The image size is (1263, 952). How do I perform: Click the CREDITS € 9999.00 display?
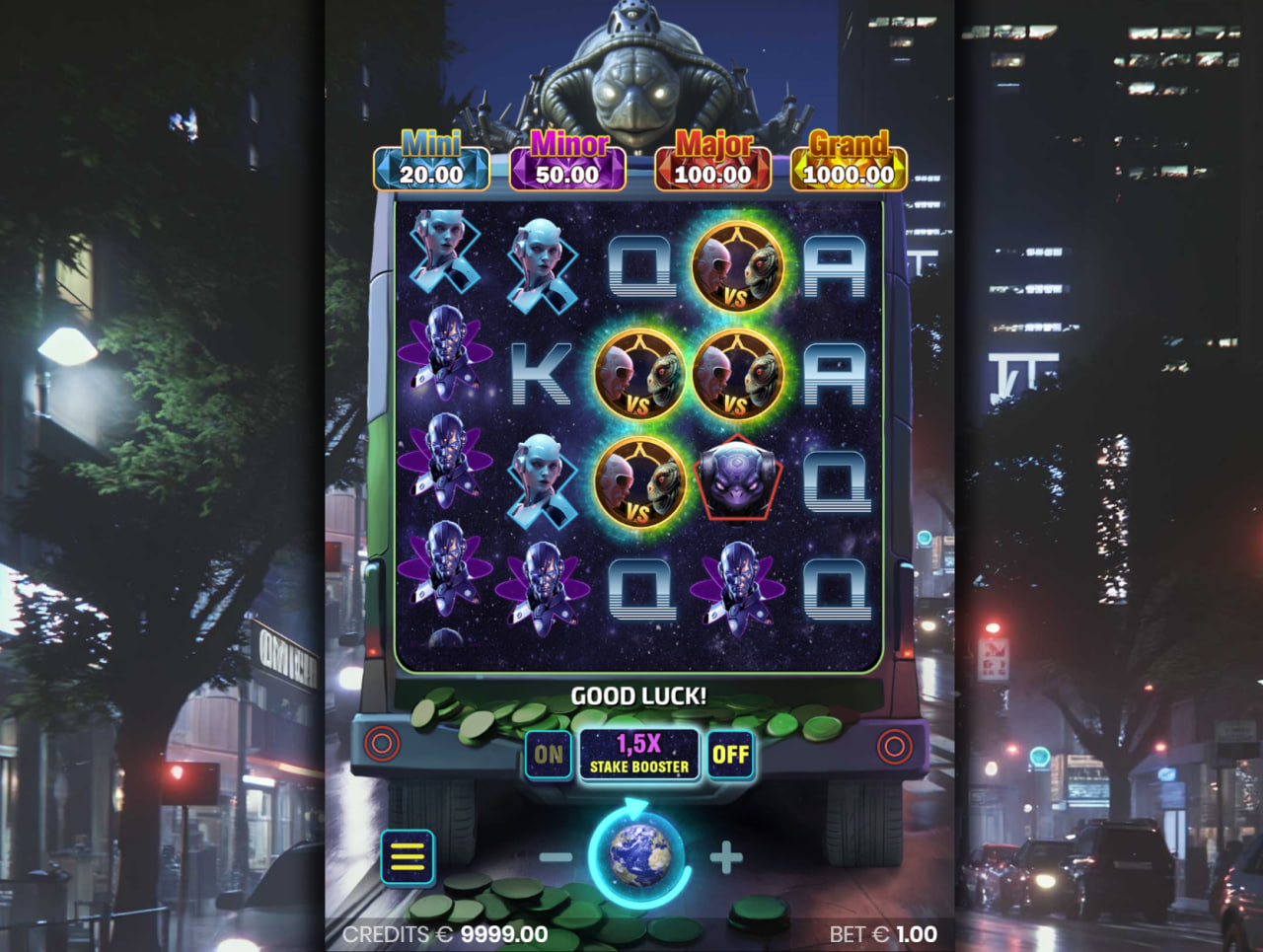[x=446, y=934]
